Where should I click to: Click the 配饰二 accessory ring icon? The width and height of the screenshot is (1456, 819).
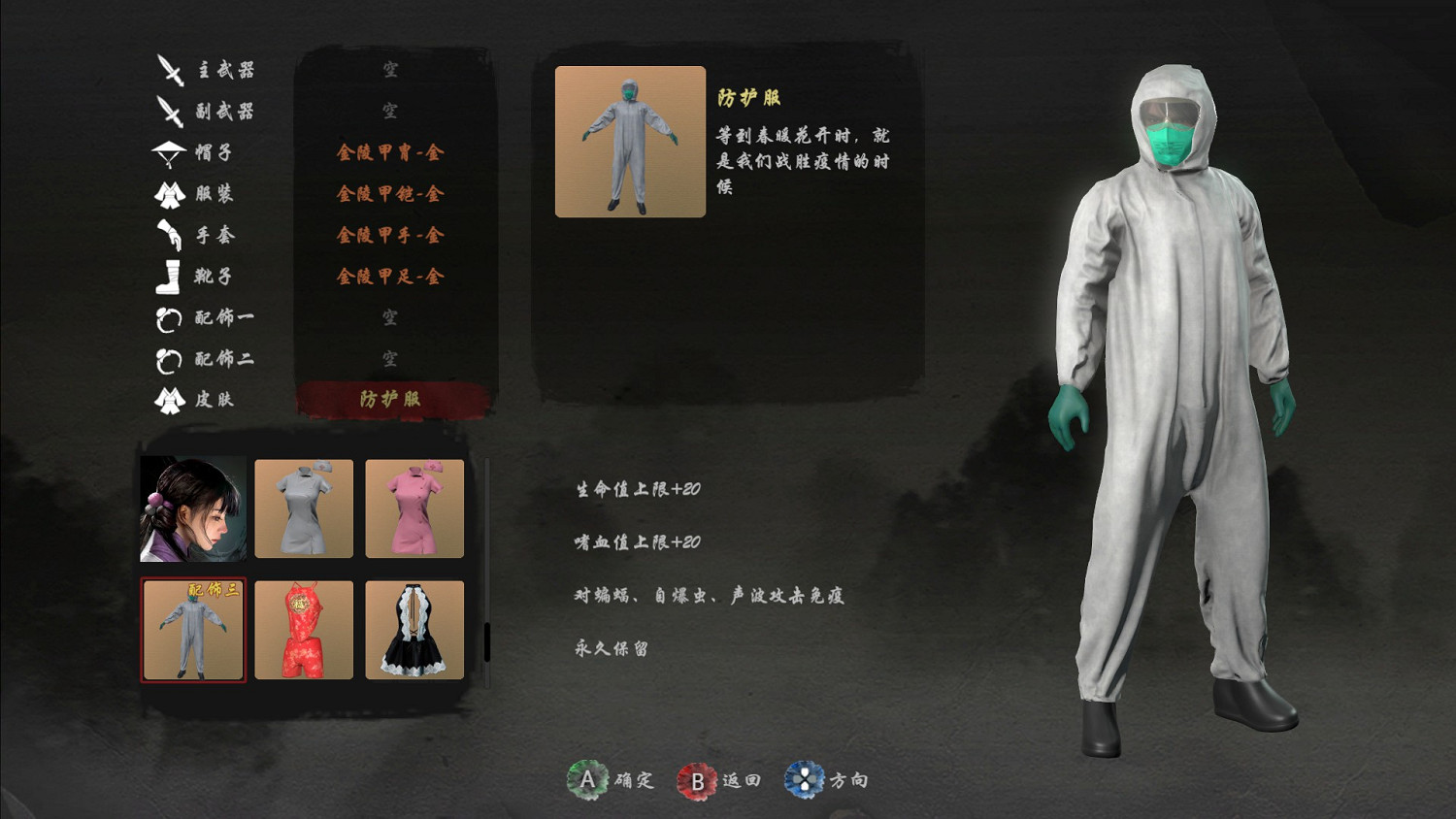(171, 359)
